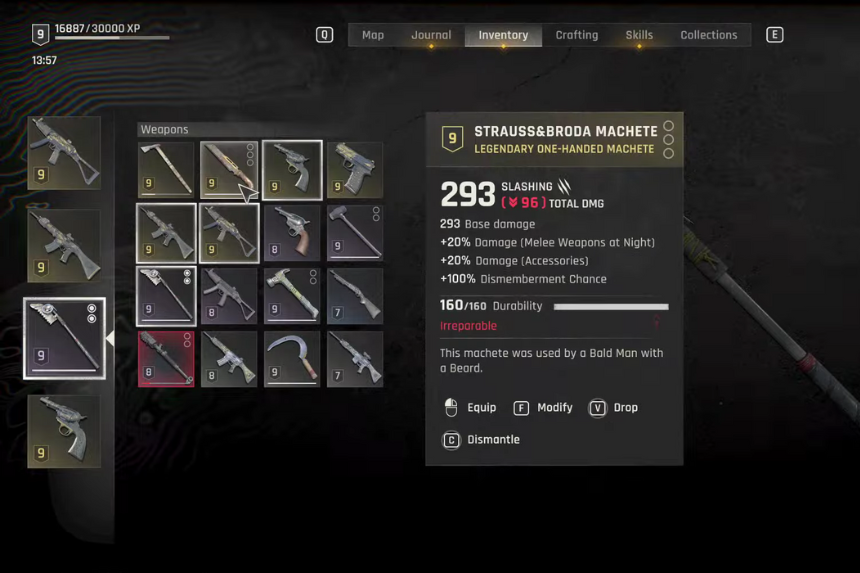This screenshot has height=573, width=860.
Task: Switch to the Map tab
Action: [x=373, y=35]
